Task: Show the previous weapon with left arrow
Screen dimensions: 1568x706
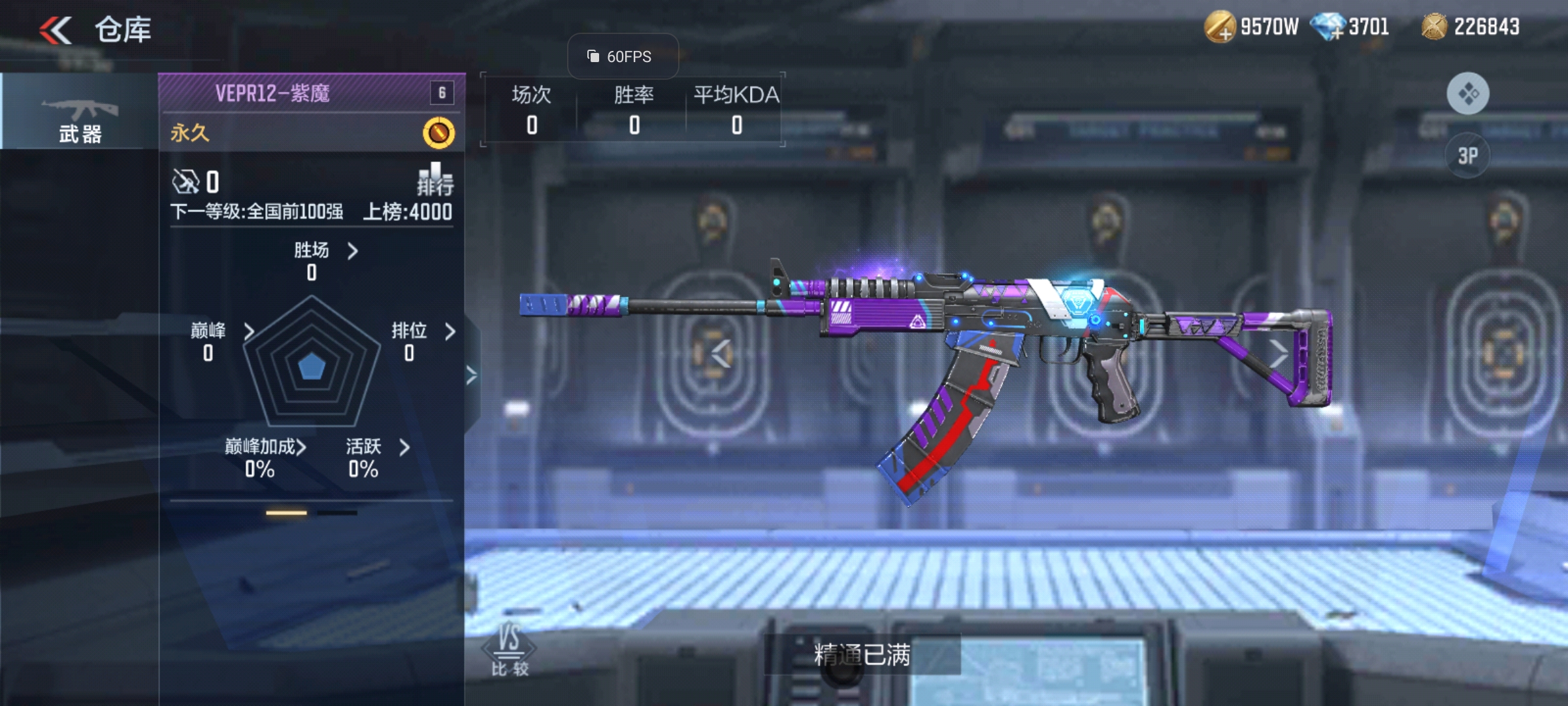Action: [721, 354]
